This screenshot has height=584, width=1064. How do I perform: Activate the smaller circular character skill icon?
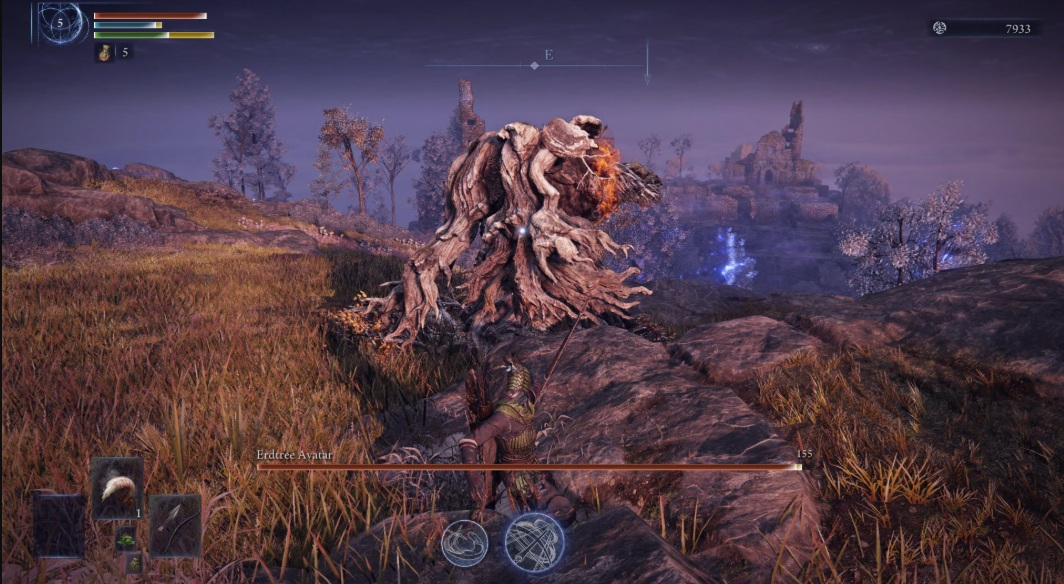[465, 543]
